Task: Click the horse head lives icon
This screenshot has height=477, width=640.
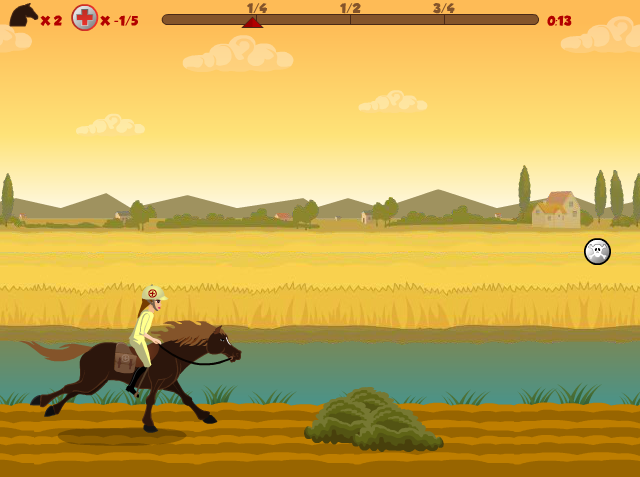Action: (x=23, y=16)
